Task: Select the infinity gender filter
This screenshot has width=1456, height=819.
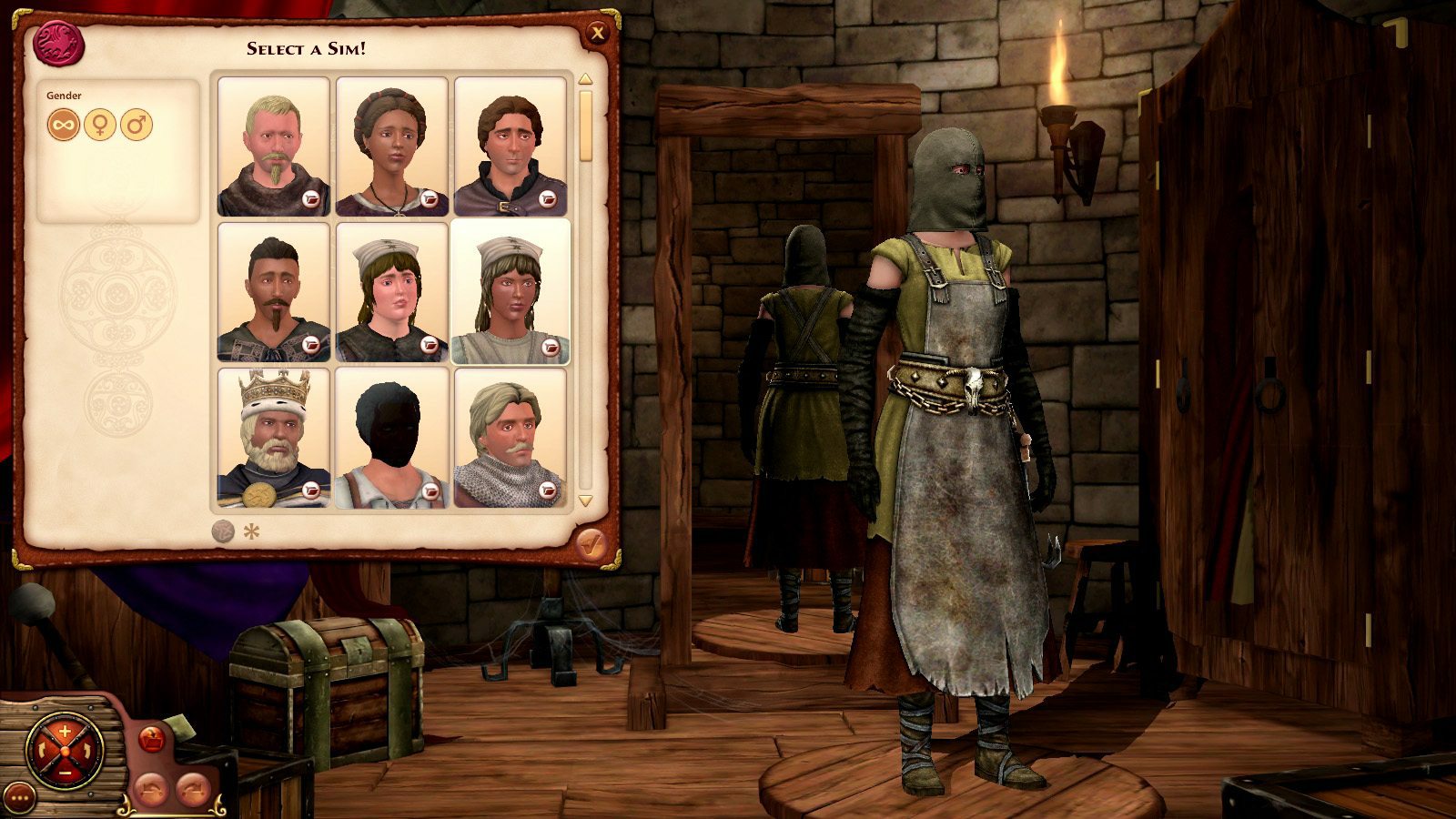Action: point(63,126)
